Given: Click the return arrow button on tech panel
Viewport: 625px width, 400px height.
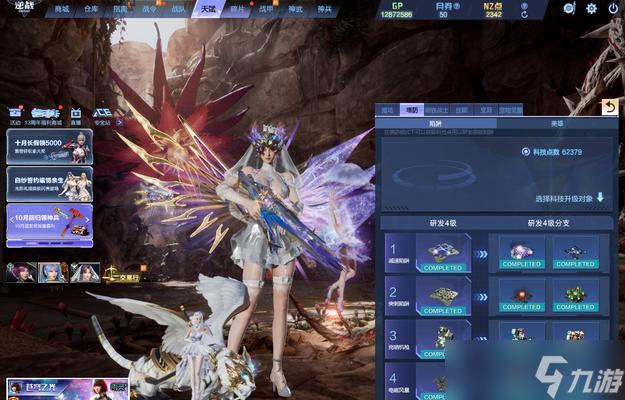Looking at the screenshot, I should pos(609,107).
